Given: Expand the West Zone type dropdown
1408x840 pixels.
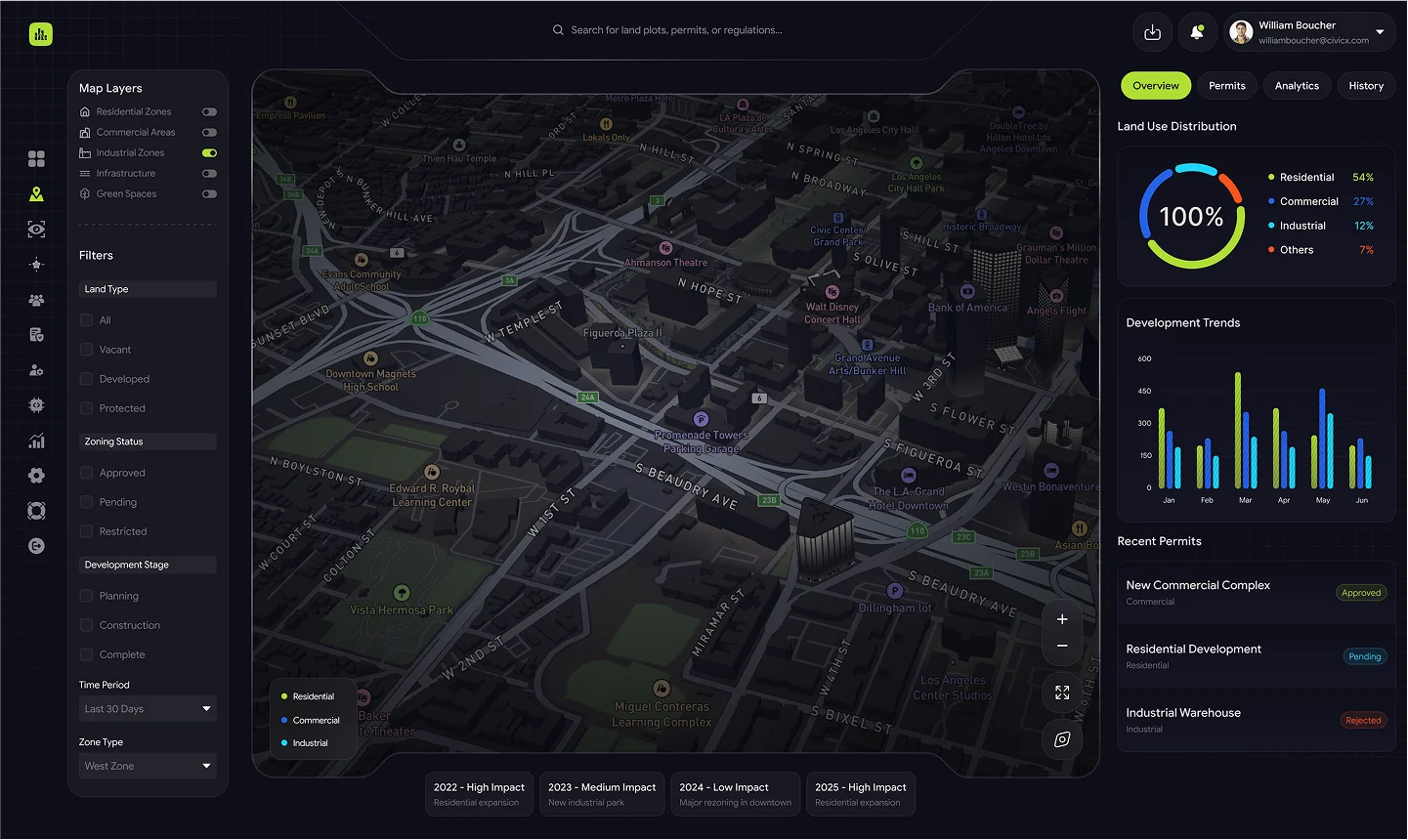Looking at the screenshot, I should (147, 766).
